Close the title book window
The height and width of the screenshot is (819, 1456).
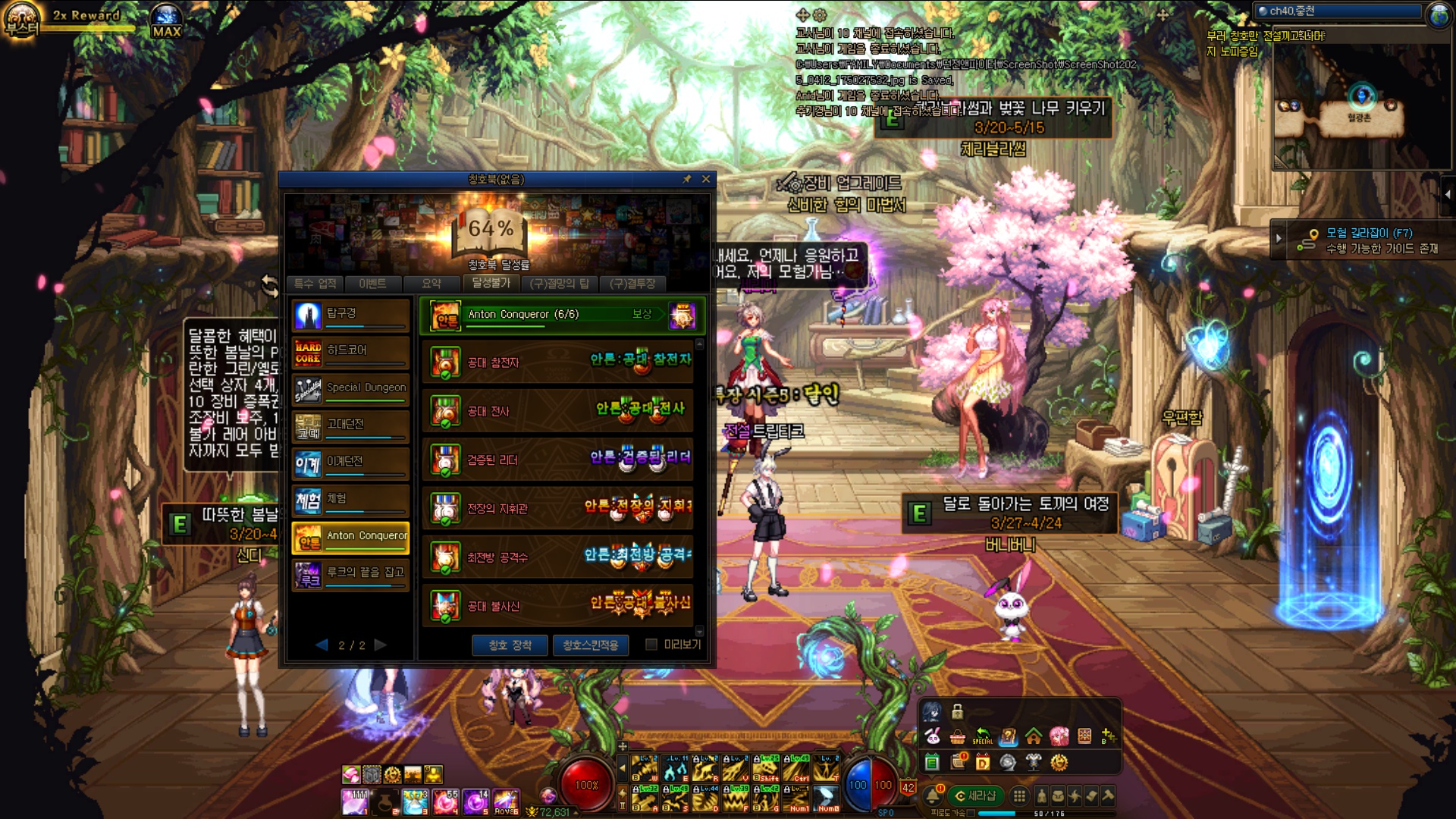click(x=706, y=179)
